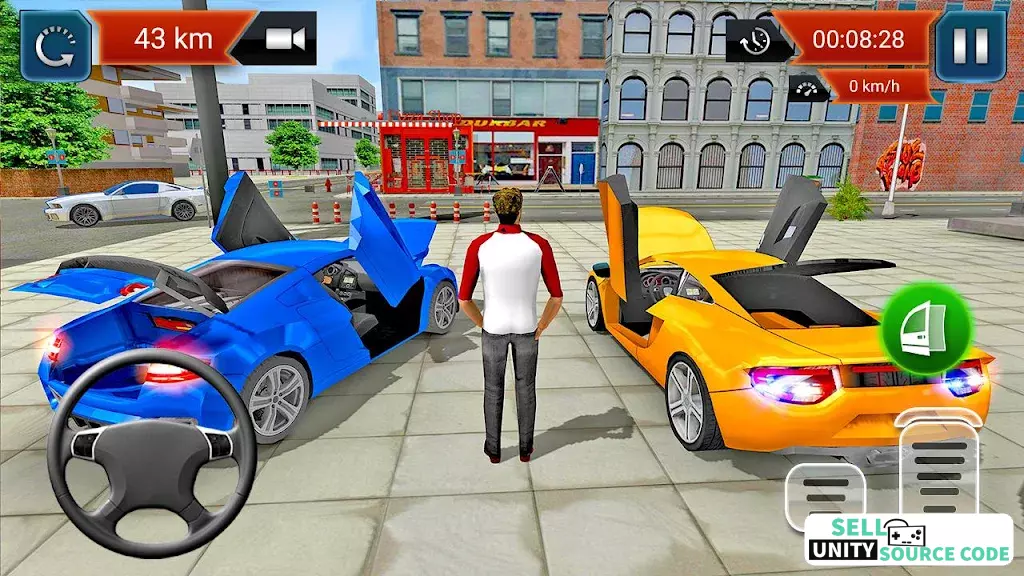The image size is (1024, 576).
Task: Grab the steering wheel control
Action: point(151,441)
